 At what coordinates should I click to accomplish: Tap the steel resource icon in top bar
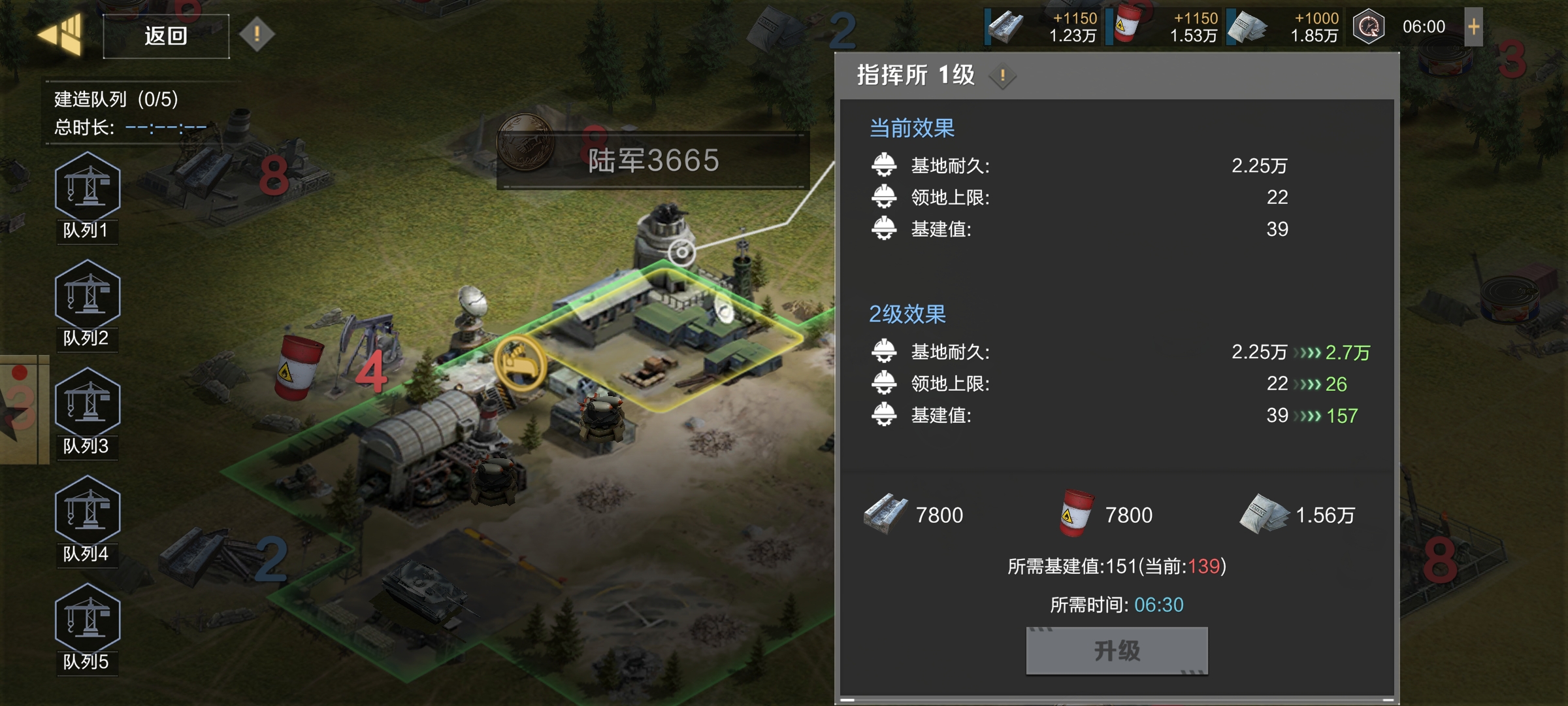(x=1005, y=27)
